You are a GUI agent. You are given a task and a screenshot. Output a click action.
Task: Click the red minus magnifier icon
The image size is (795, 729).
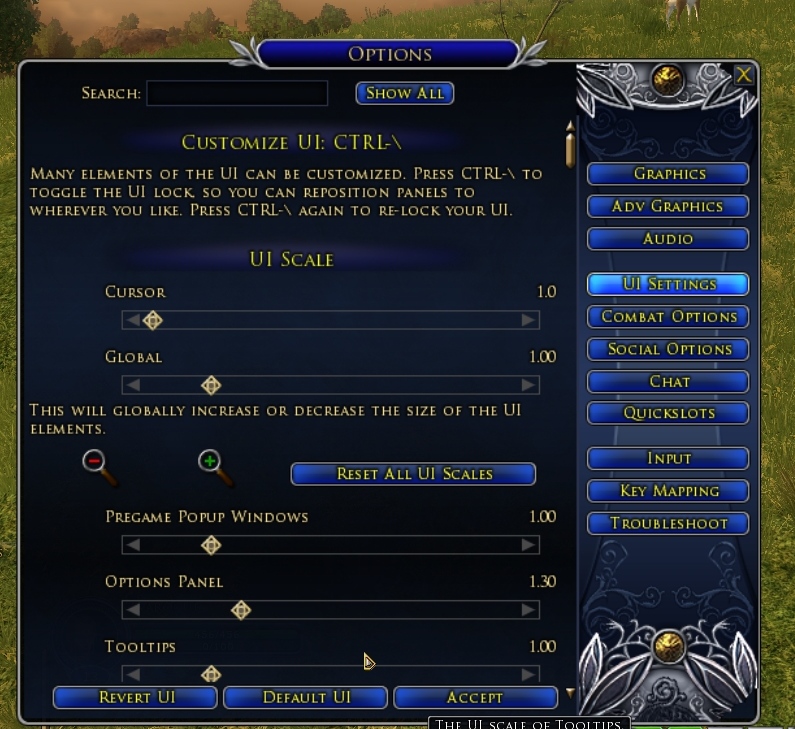95,462
